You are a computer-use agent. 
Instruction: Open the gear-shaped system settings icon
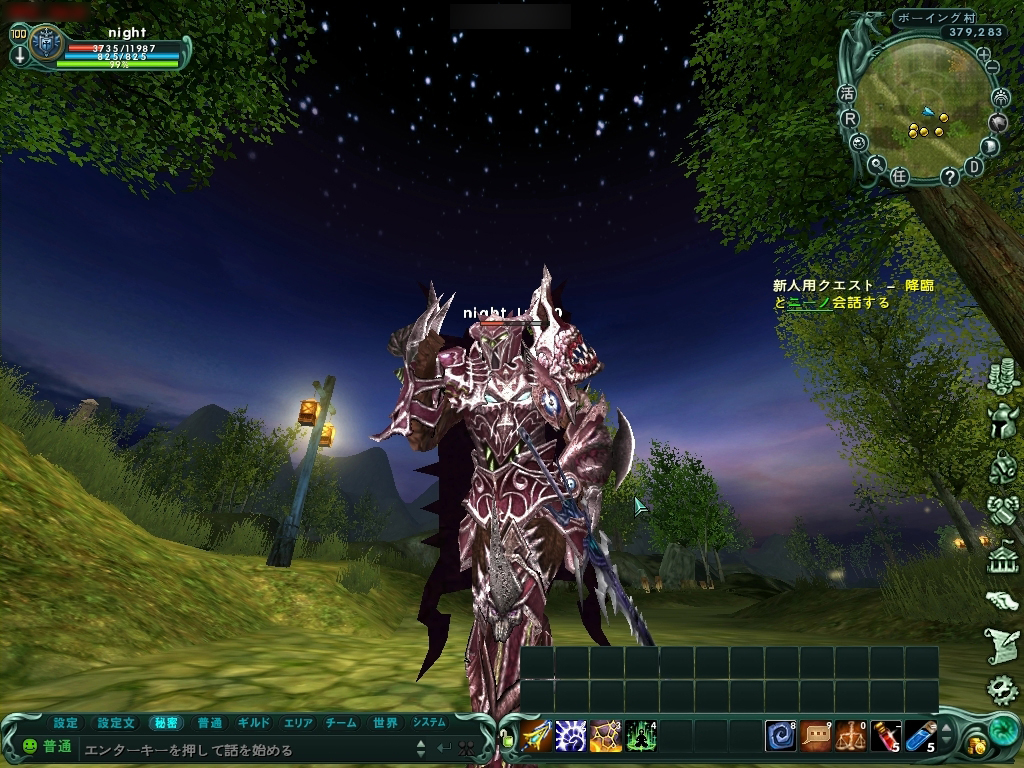[x=1001, y=689]
